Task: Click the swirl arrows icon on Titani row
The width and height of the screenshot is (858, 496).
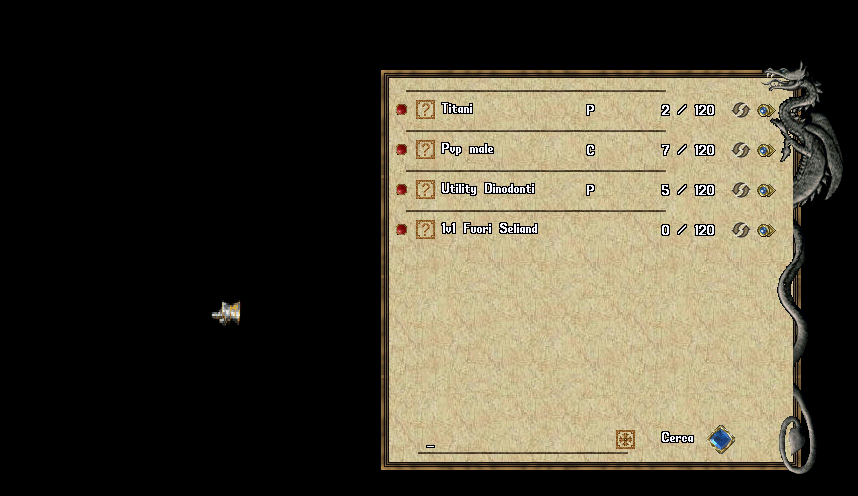Action: [x=740, y=110]
